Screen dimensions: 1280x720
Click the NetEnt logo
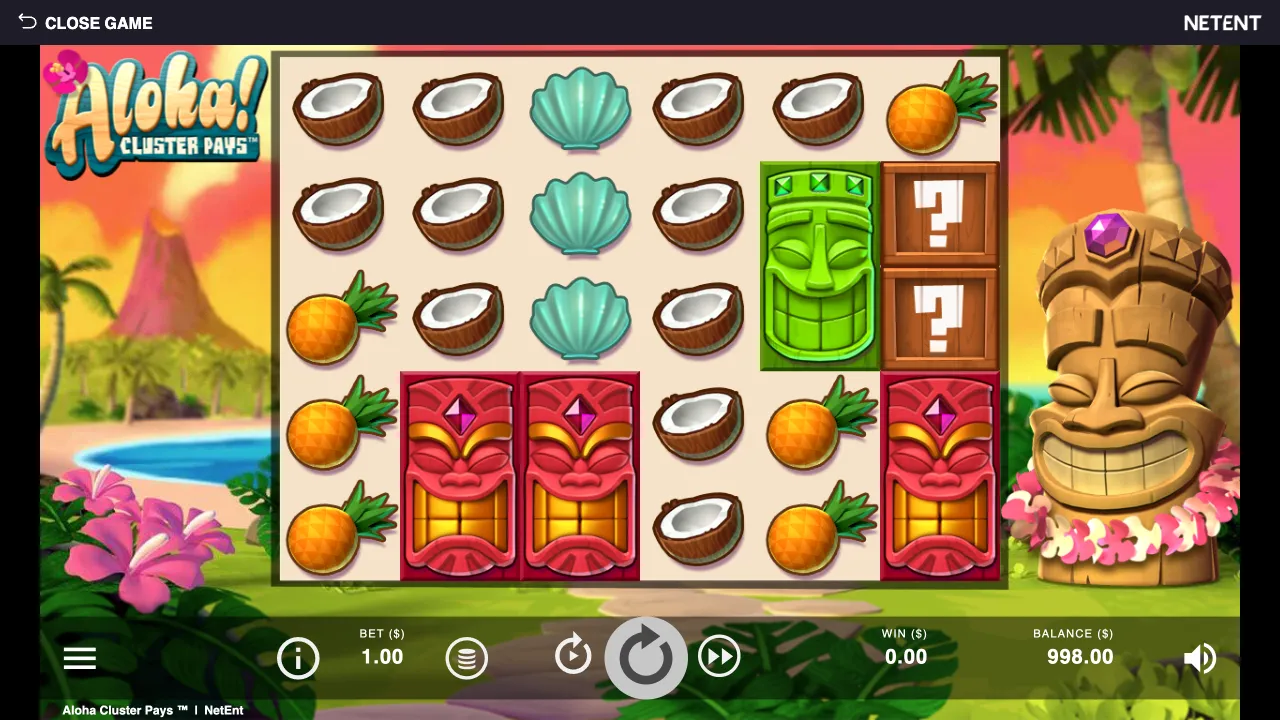(x=1222, y=22)
